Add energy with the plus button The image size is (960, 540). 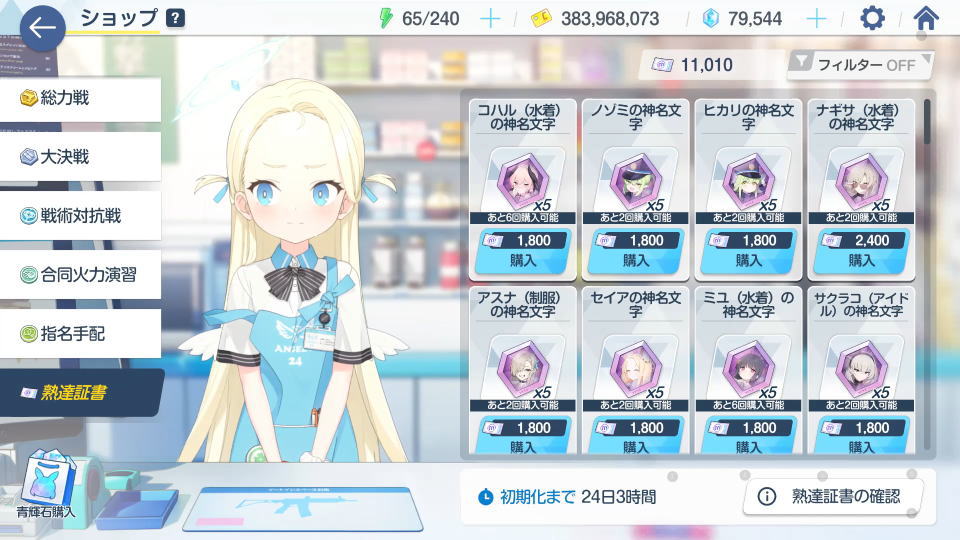coord(490,19)
